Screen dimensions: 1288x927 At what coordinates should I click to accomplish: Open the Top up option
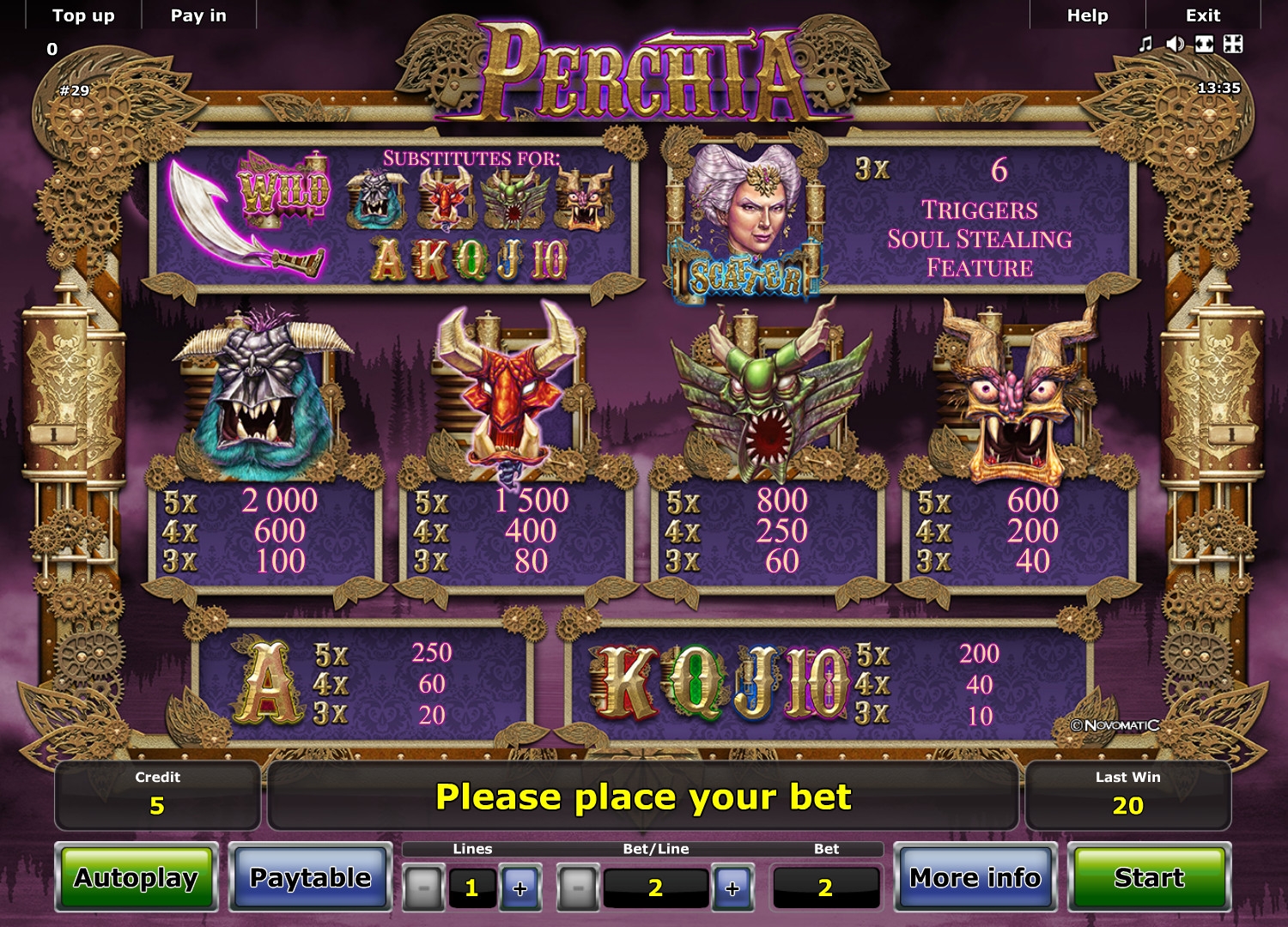(x=83, y=15)
